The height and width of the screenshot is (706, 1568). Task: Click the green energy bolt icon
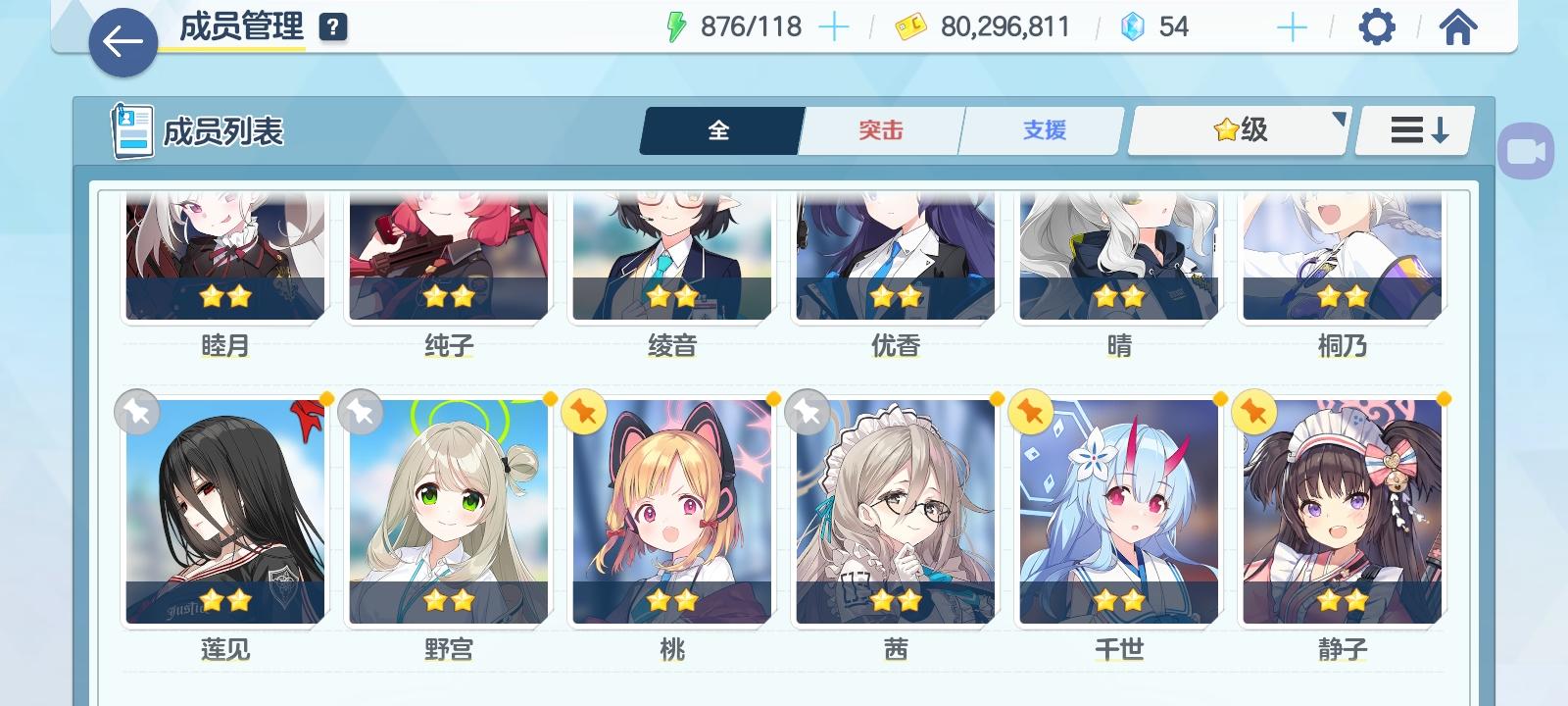[675, 26]
